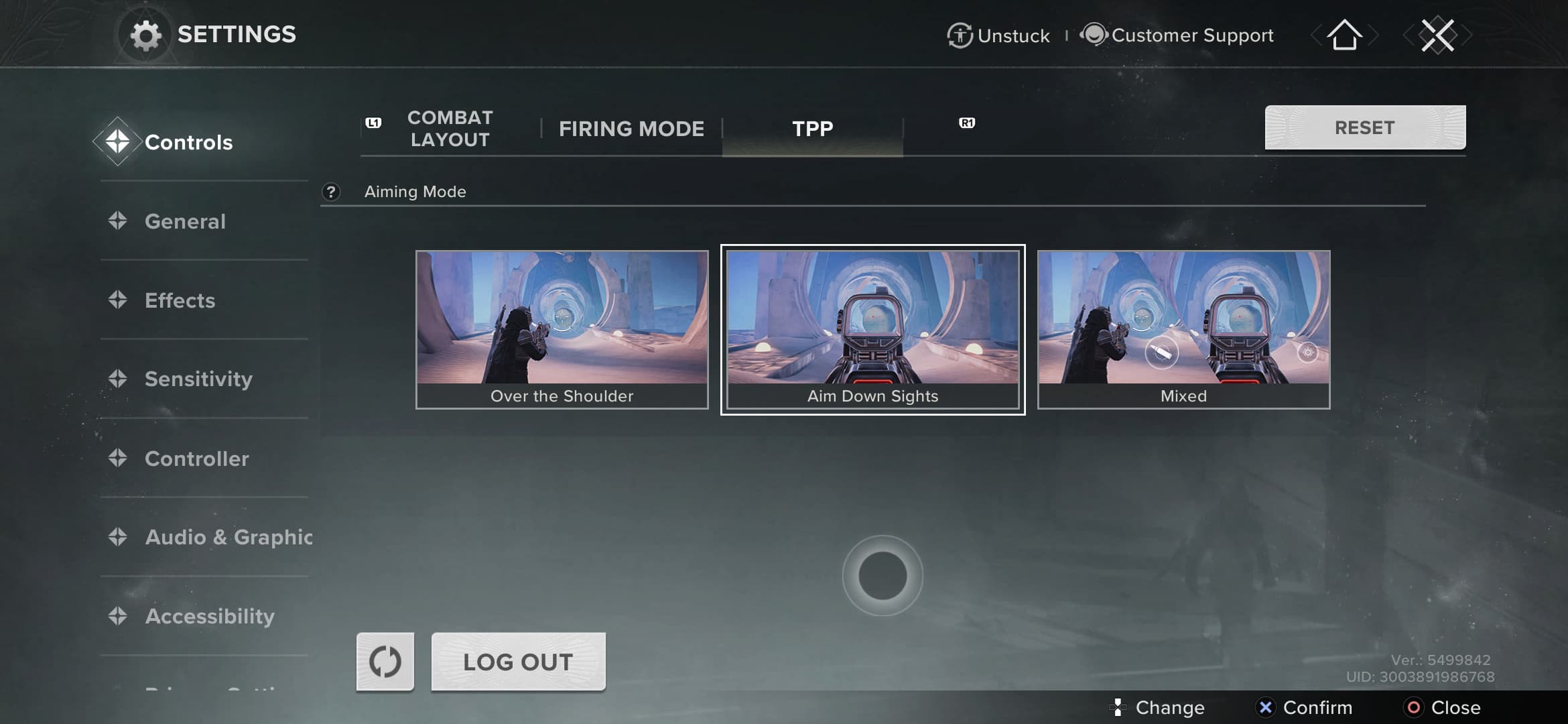
Task: Click the circular arrows refresh button
Action: point(385,662)
